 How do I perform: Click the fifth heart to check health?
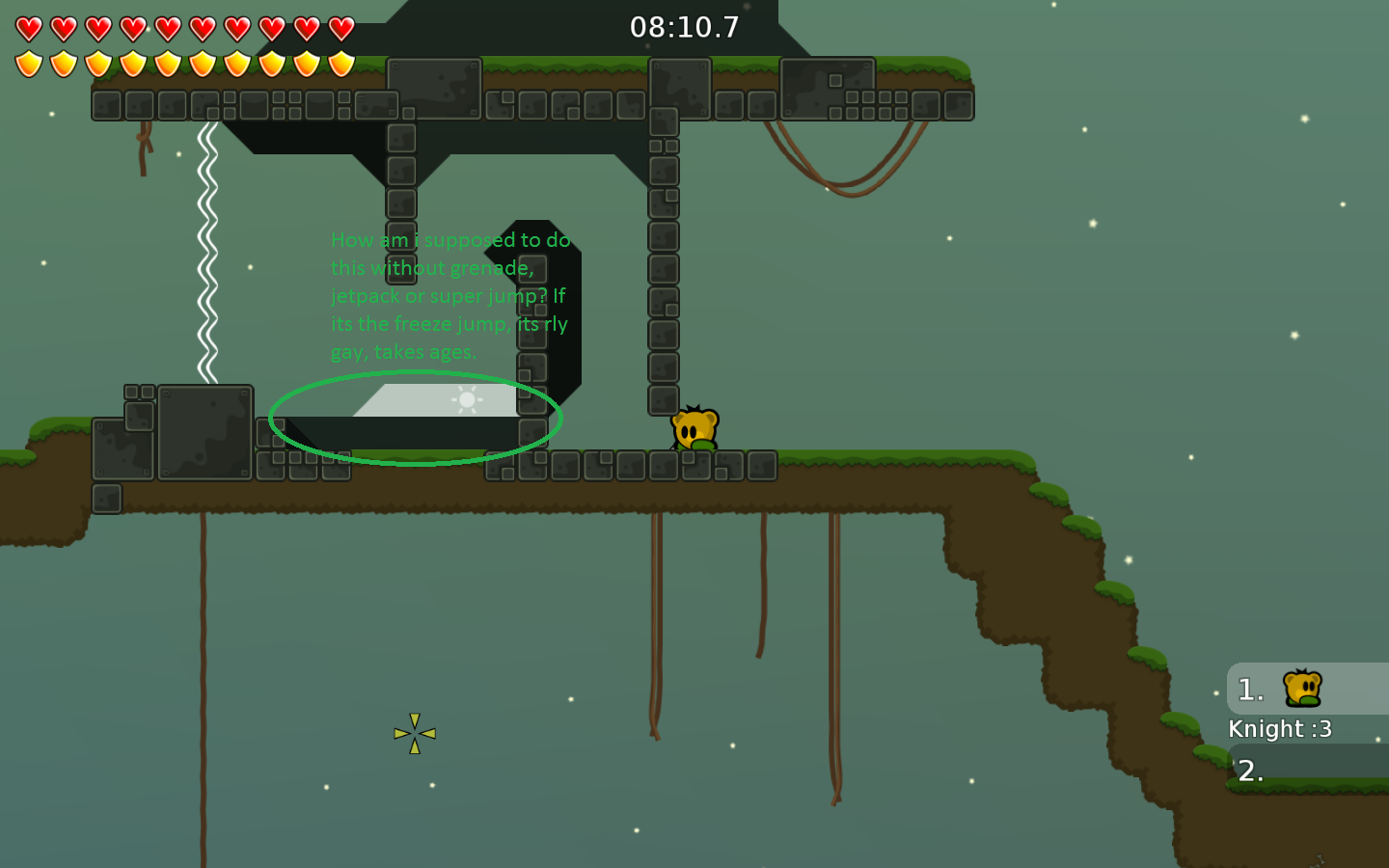click(166, 27)
